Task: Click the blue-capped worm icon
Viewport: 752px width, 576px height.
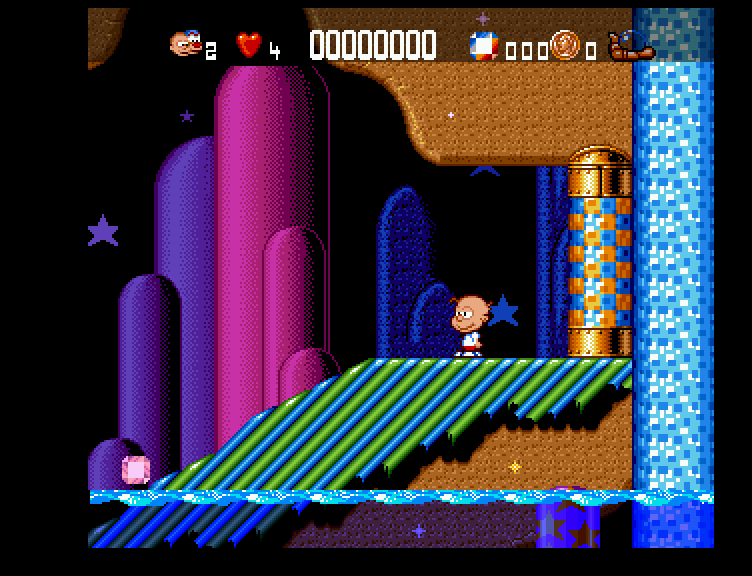Action: 630,45
